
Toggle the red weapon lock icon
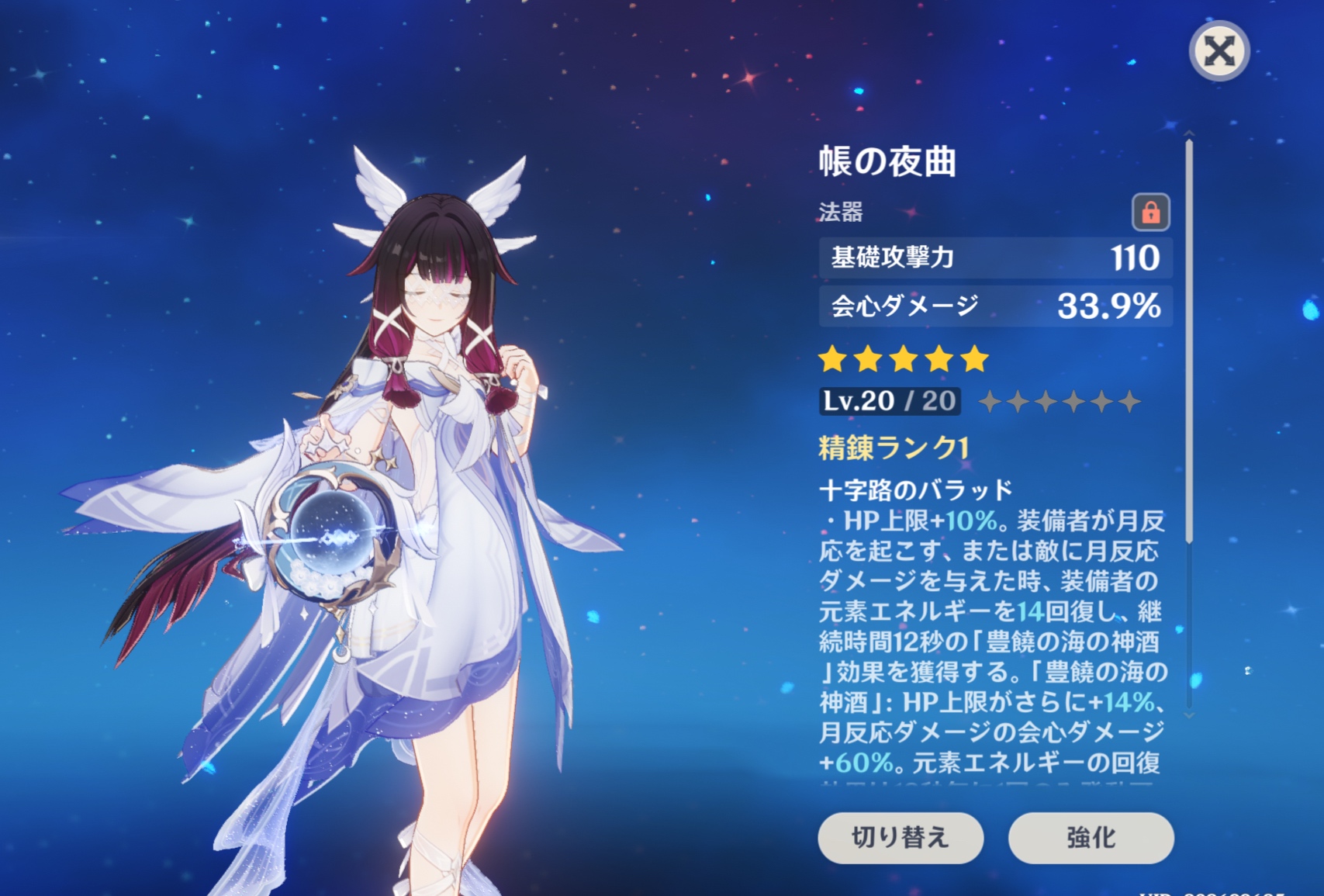[x=1150, y=212]
